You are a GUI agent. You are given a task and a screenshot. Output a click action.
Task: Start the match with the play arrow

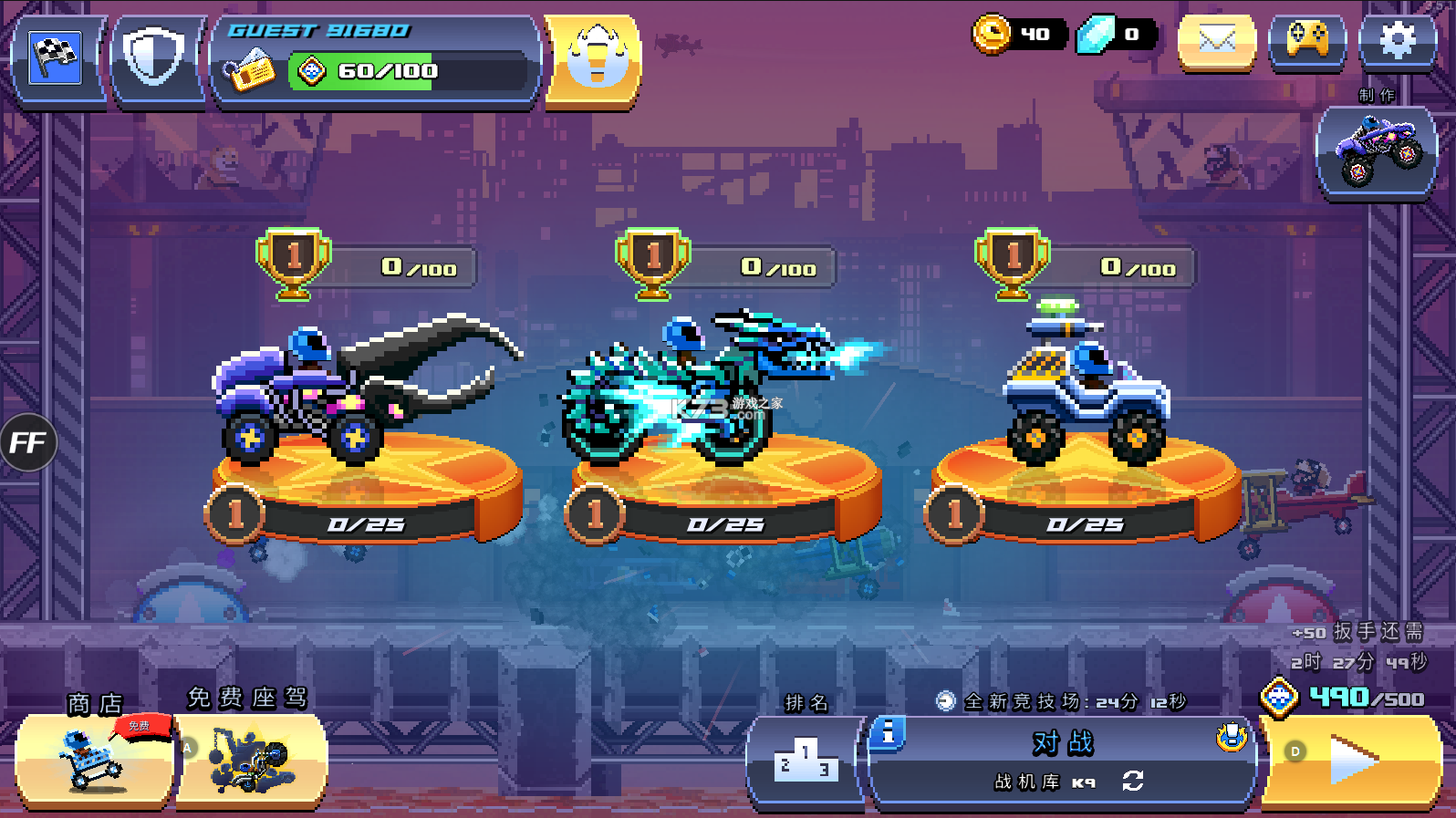click(1352, 760)
